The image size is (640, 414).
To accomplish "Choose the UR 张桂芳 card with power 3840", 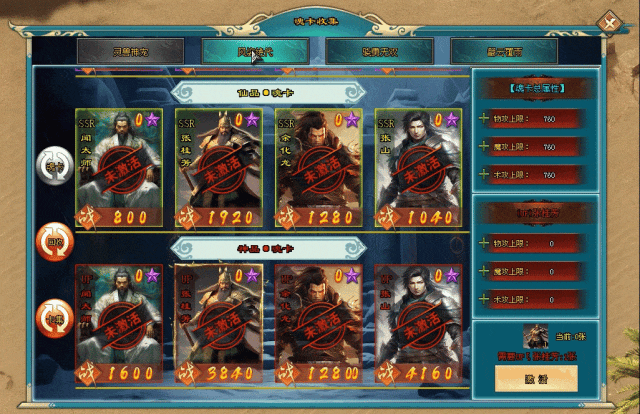I will (x=218, y=325).
